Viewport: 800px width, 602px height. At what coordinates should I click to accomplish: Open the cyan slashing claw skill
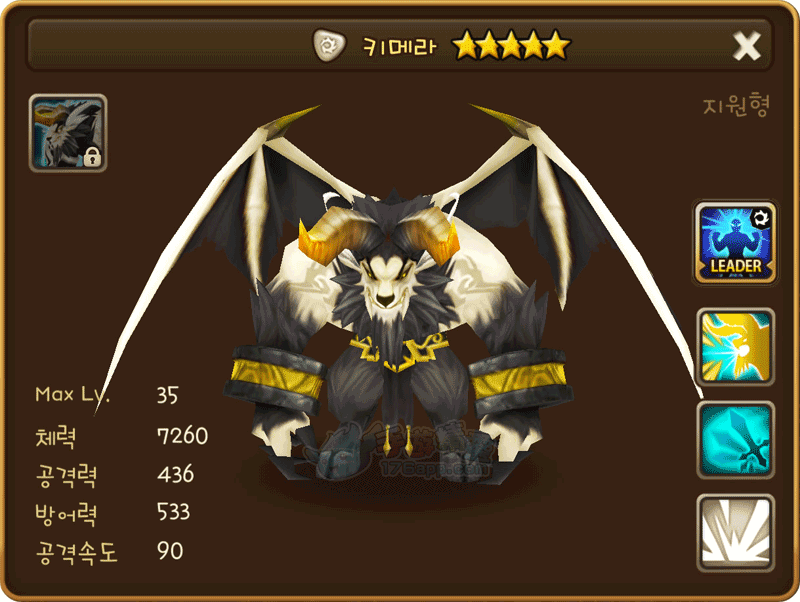point(736,440)
